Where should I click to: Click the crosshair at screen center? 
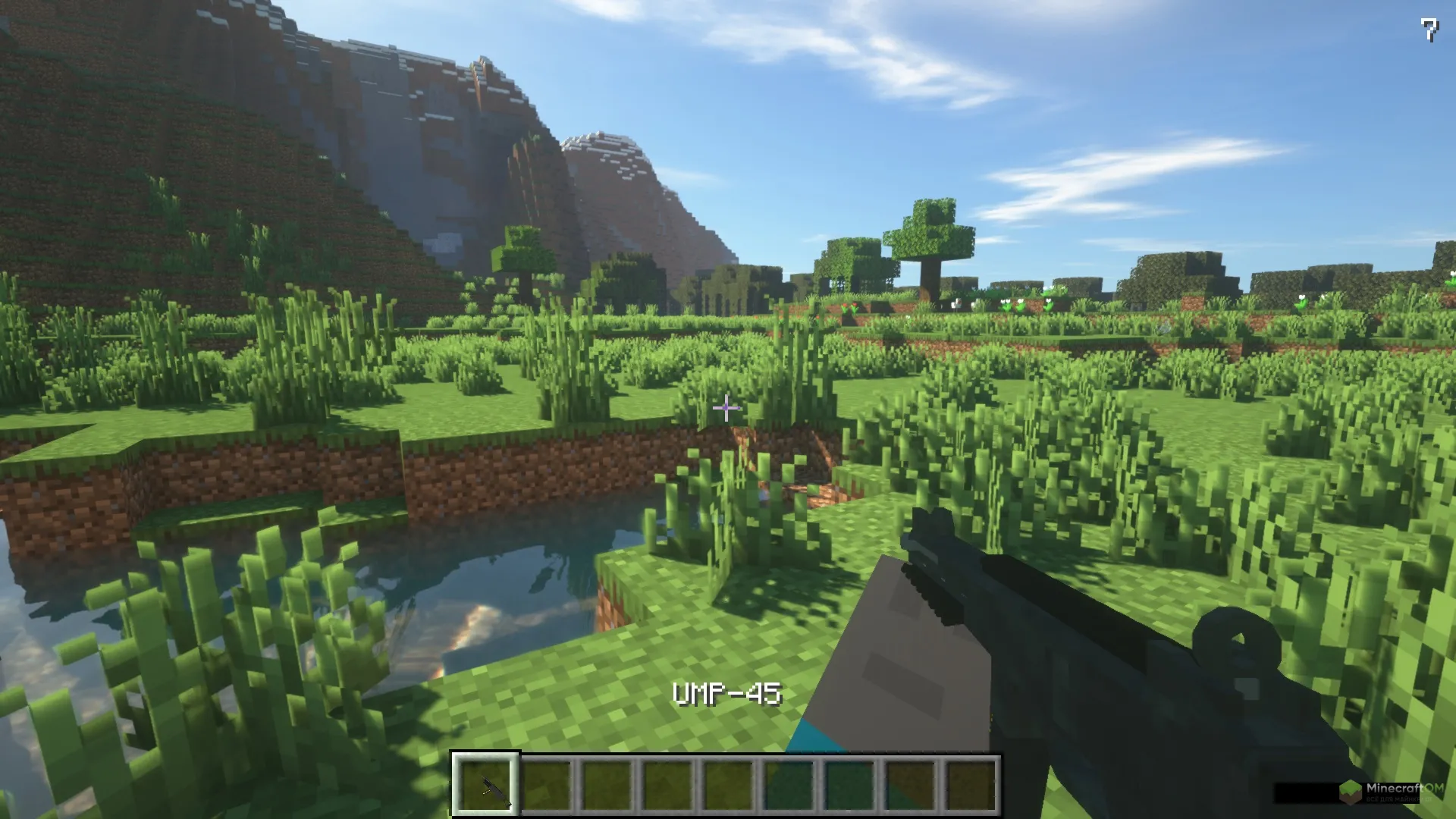point(726,409)
